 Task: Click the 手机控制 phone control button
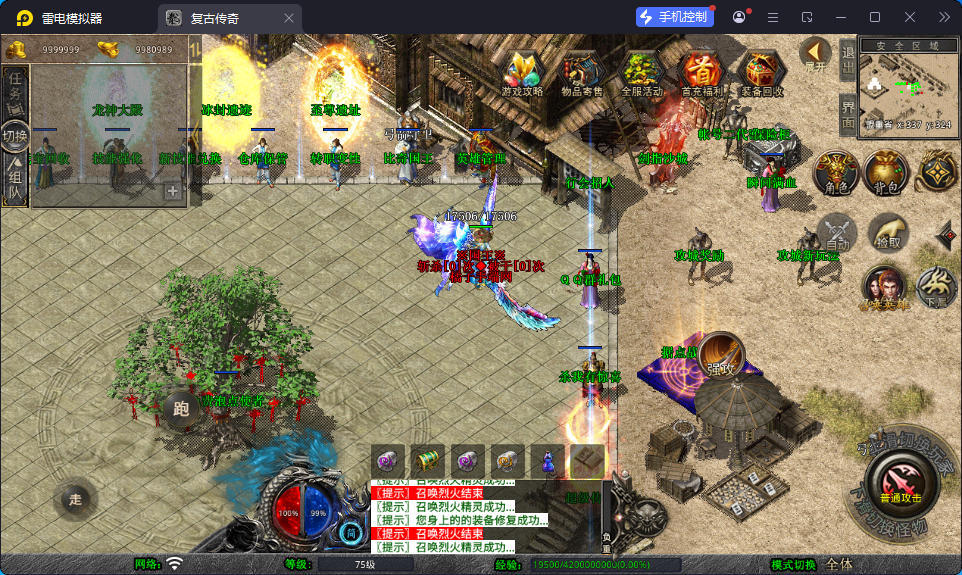(675, 17)
